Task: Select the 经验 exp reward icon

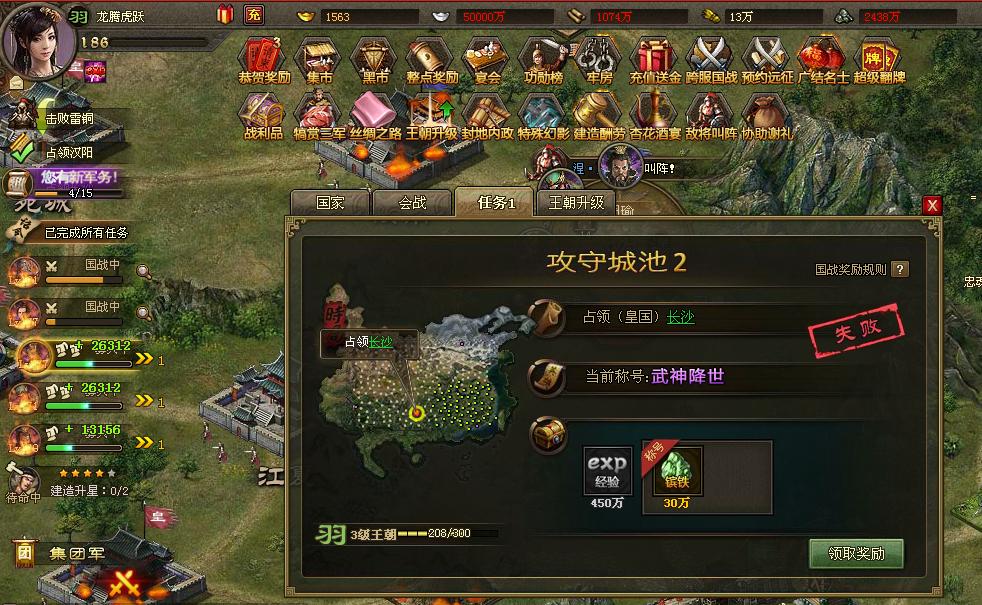Action: [607, 471]
